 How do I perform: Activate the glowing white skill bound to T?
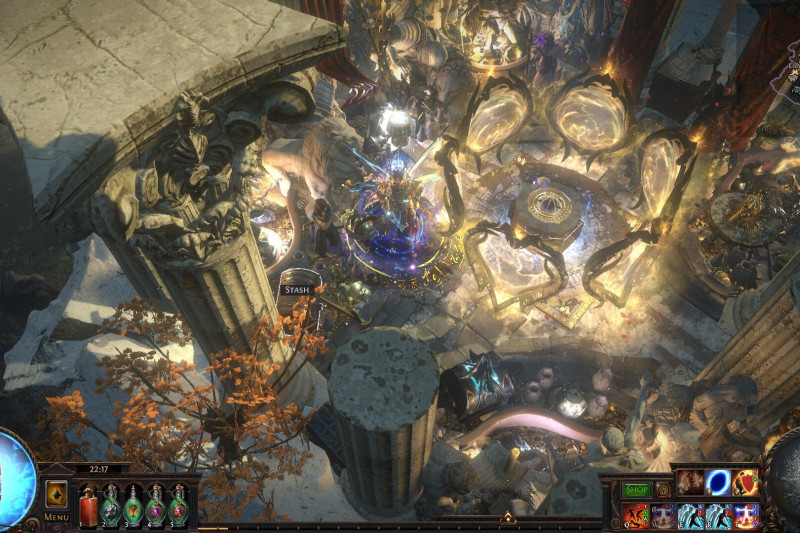(745, 516)
